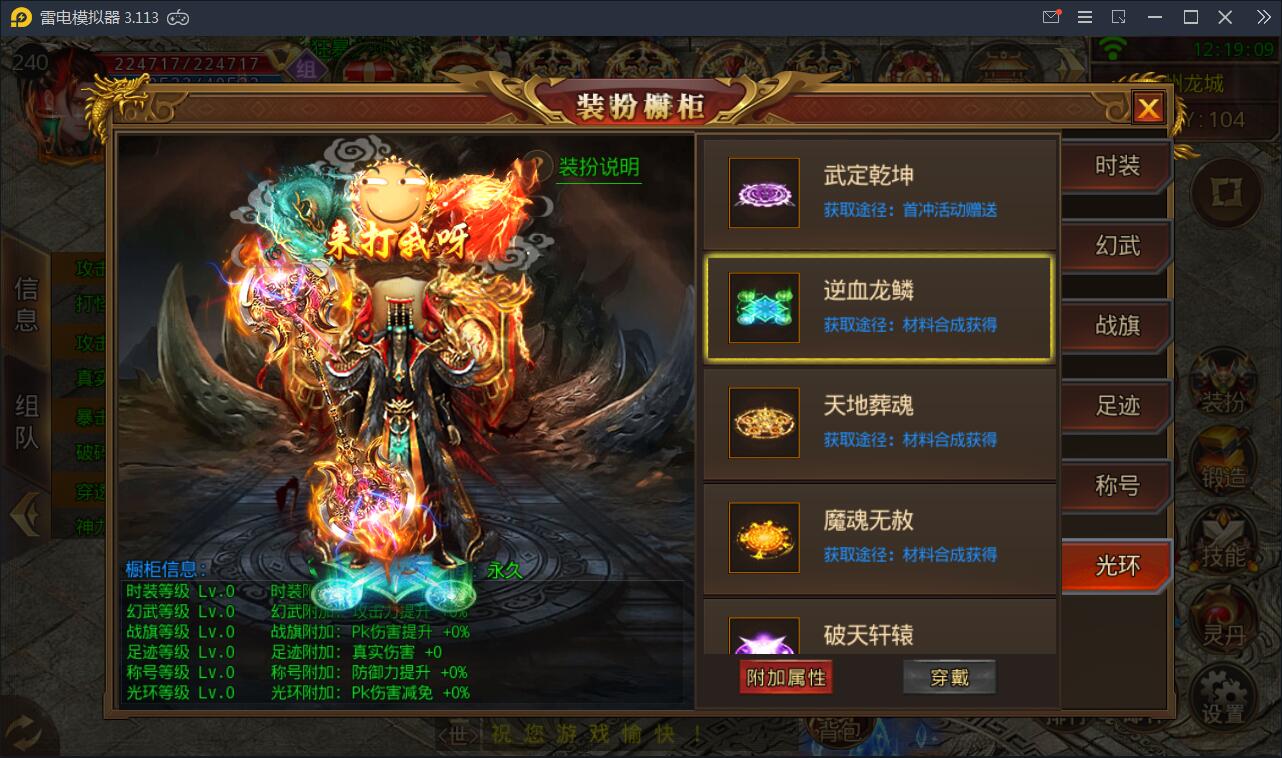Screen dimensions: 1282x758
Task: Expand the title bar extra options with double arrows
Action: [1262, 16]
